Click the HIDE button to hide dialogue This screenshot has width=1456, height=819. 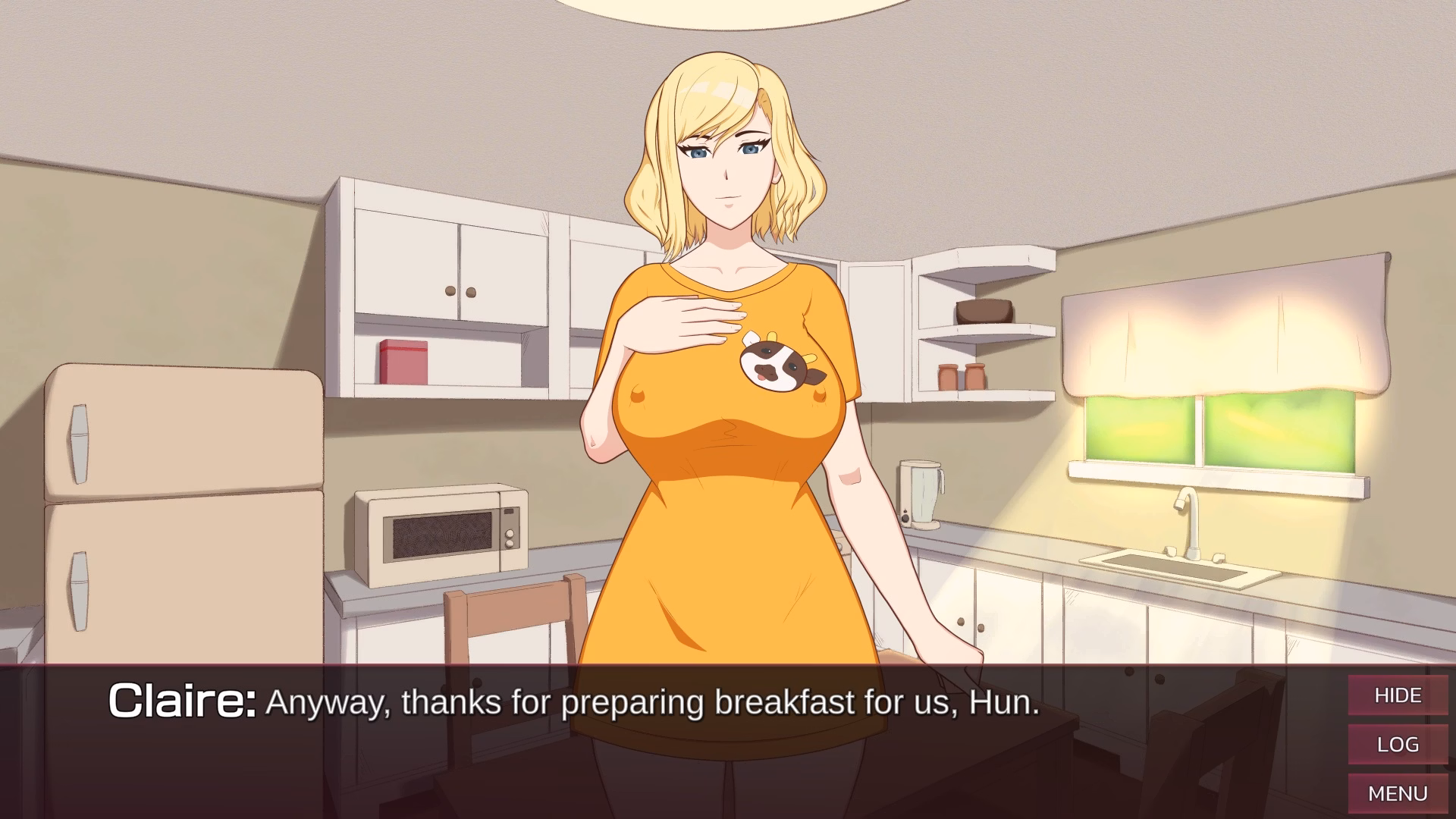pyautogui.click(x=1398, y=695)
